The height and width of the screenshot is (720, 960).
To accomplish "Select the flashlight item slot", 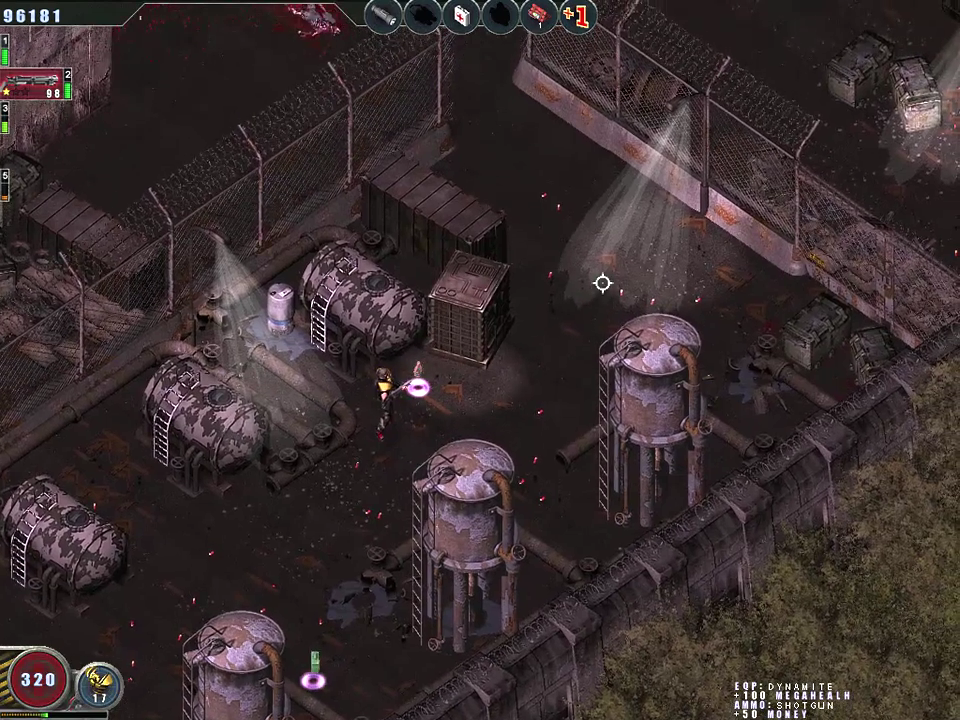I will 383,16.
